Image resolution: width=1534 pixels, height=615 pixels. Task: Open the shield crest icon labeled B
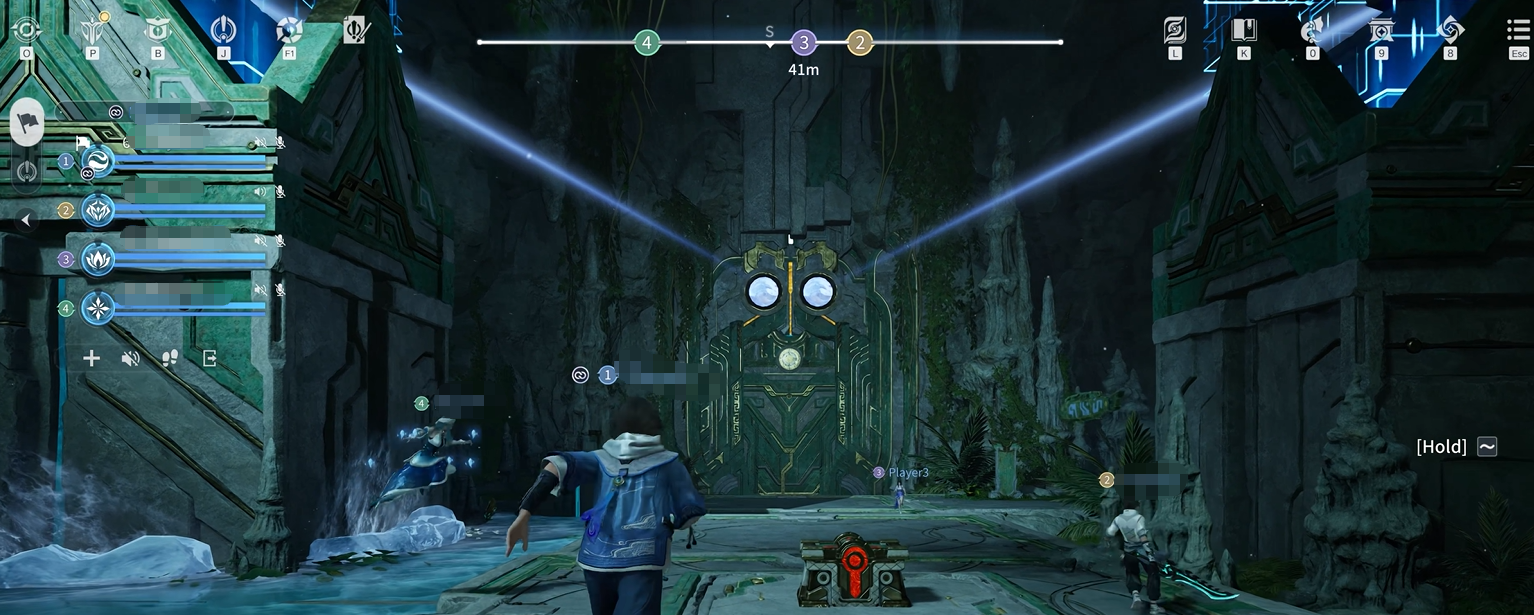tap(157, 30)
